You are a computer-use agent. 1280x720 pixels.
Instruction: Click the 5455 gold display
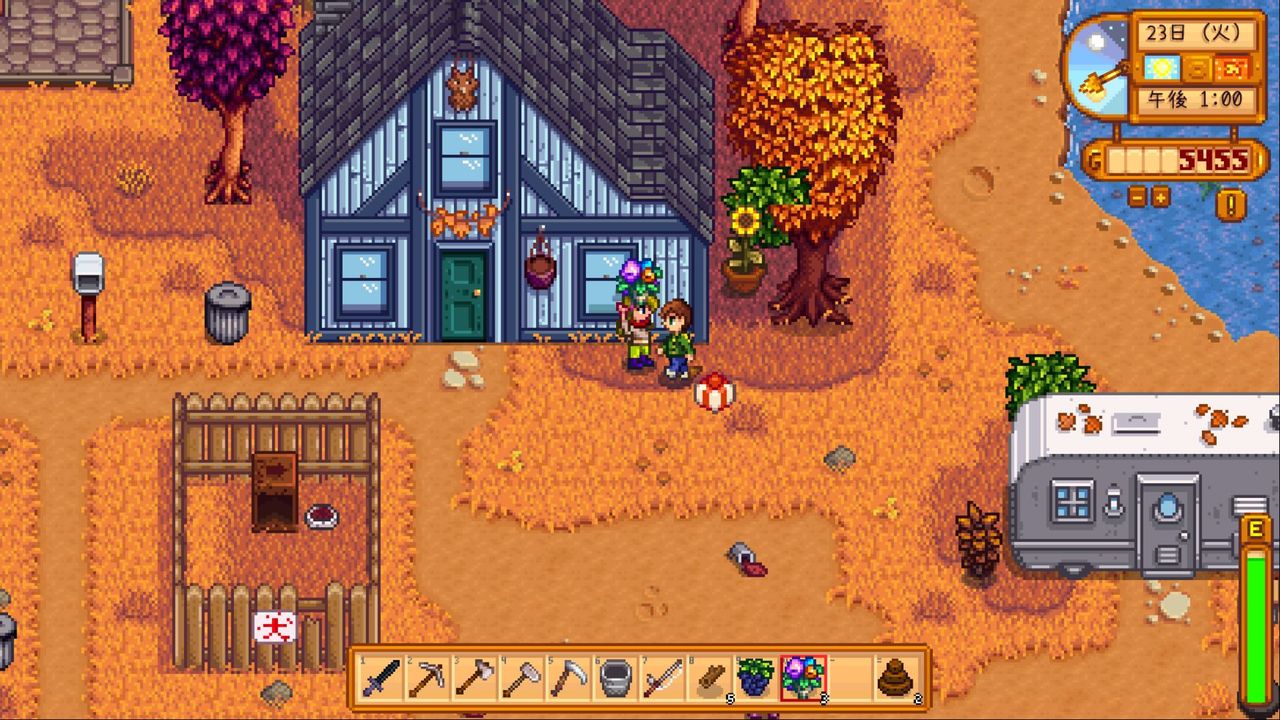(1210, 157)
